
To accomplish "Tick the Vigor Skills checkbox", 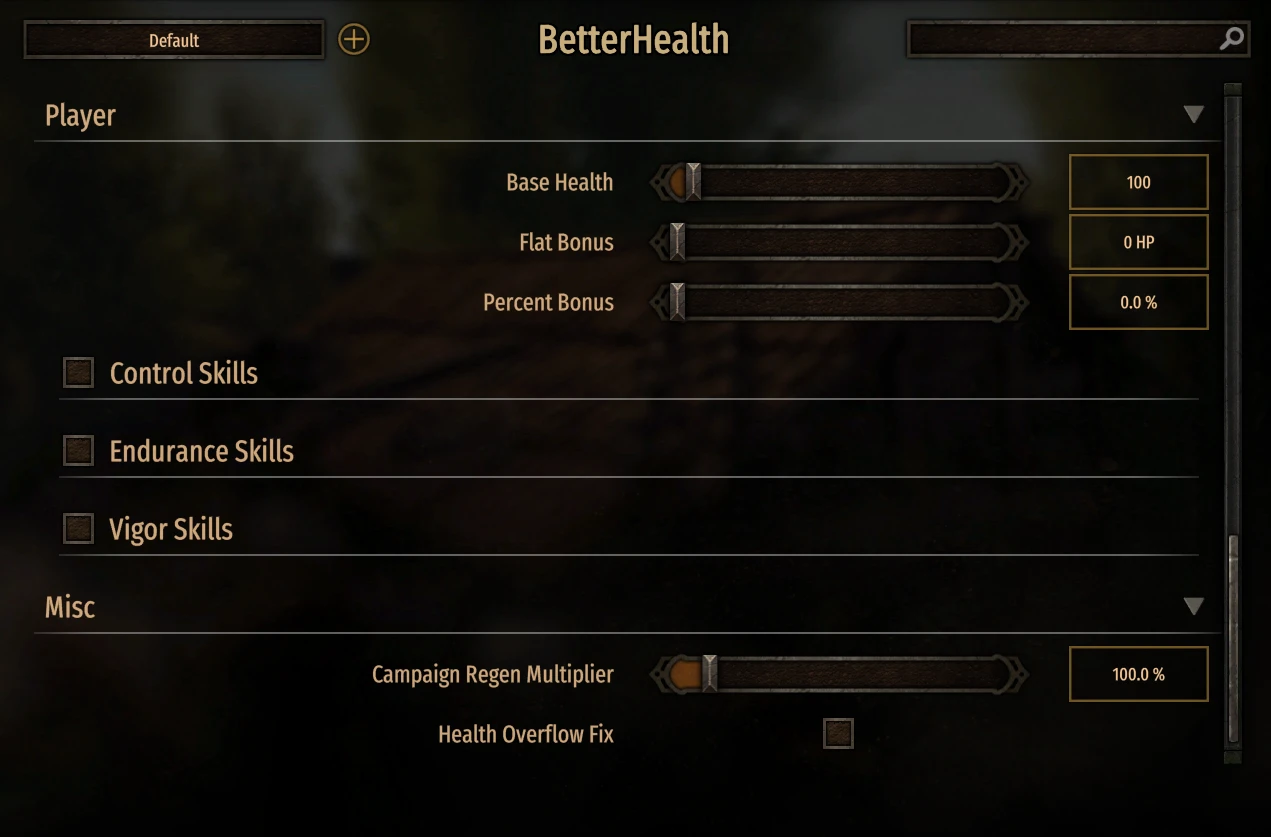I will click(79, 529).
